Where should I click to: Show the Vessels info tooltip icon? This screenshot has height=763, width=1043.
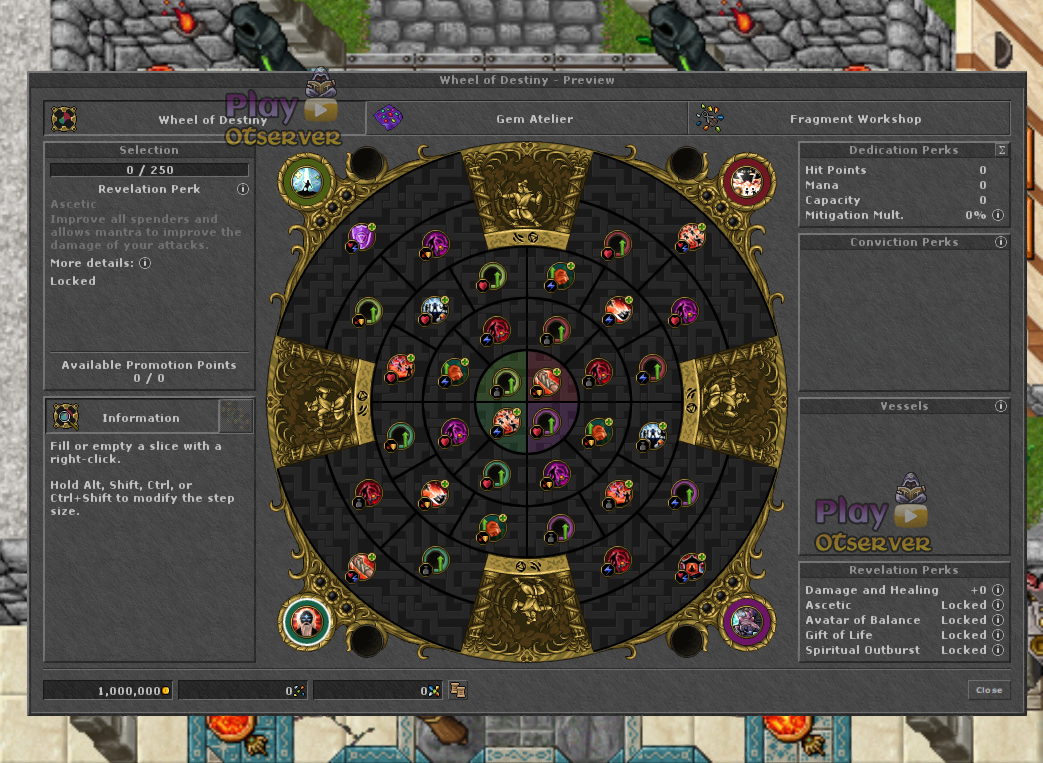tap(1001, 406)
